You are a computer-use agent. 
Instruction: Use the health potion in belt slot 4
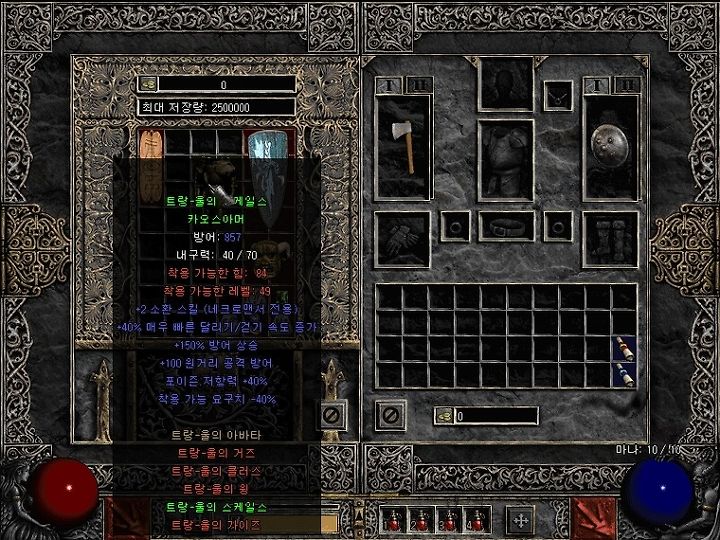(478, 520)
